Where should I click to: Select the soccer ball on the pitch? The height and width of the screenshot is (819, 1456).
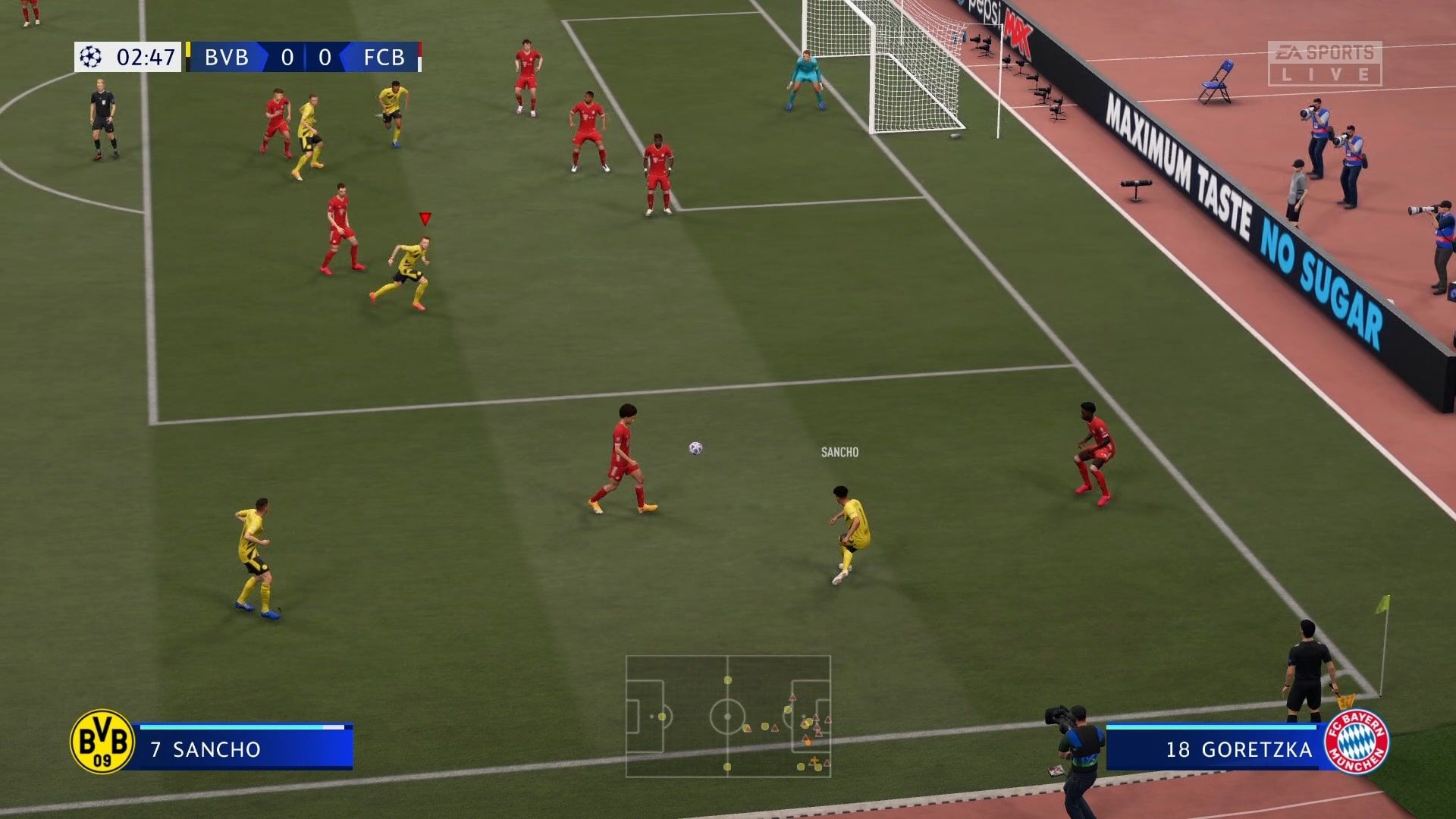click(x=695, y=447)
